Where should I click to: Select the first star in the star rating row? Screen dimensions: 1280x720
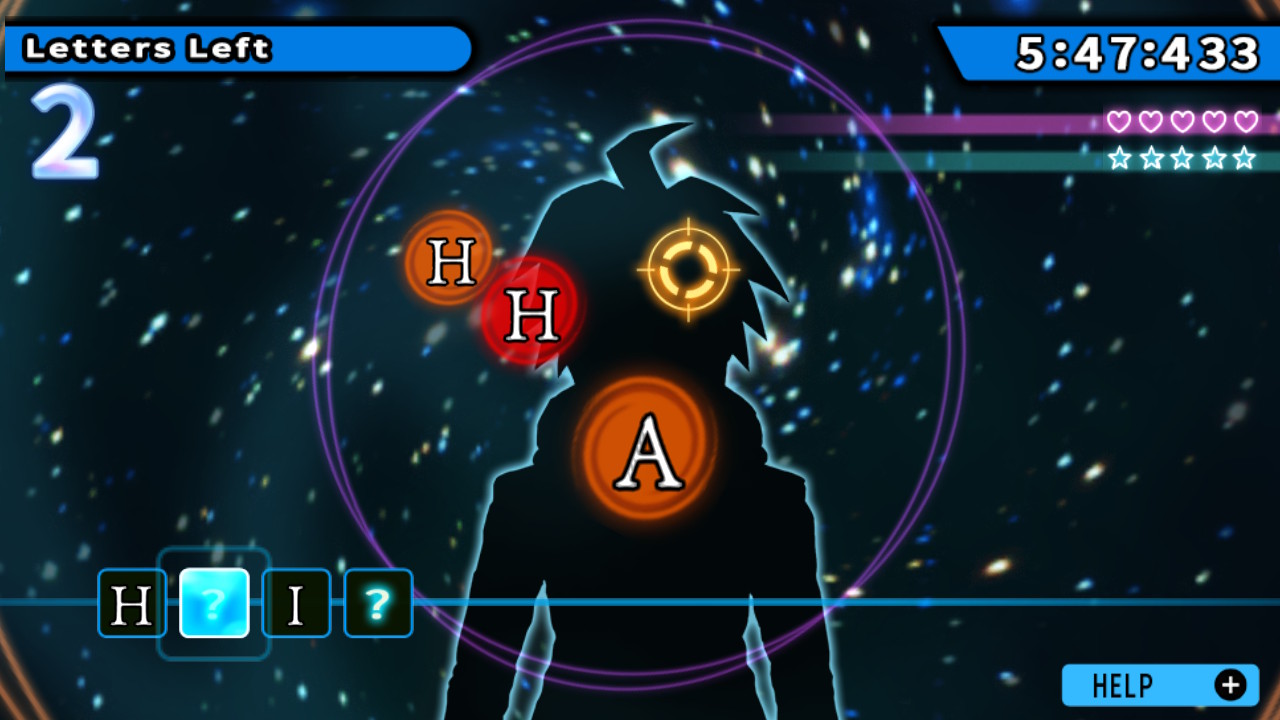tap(1121, 155)
